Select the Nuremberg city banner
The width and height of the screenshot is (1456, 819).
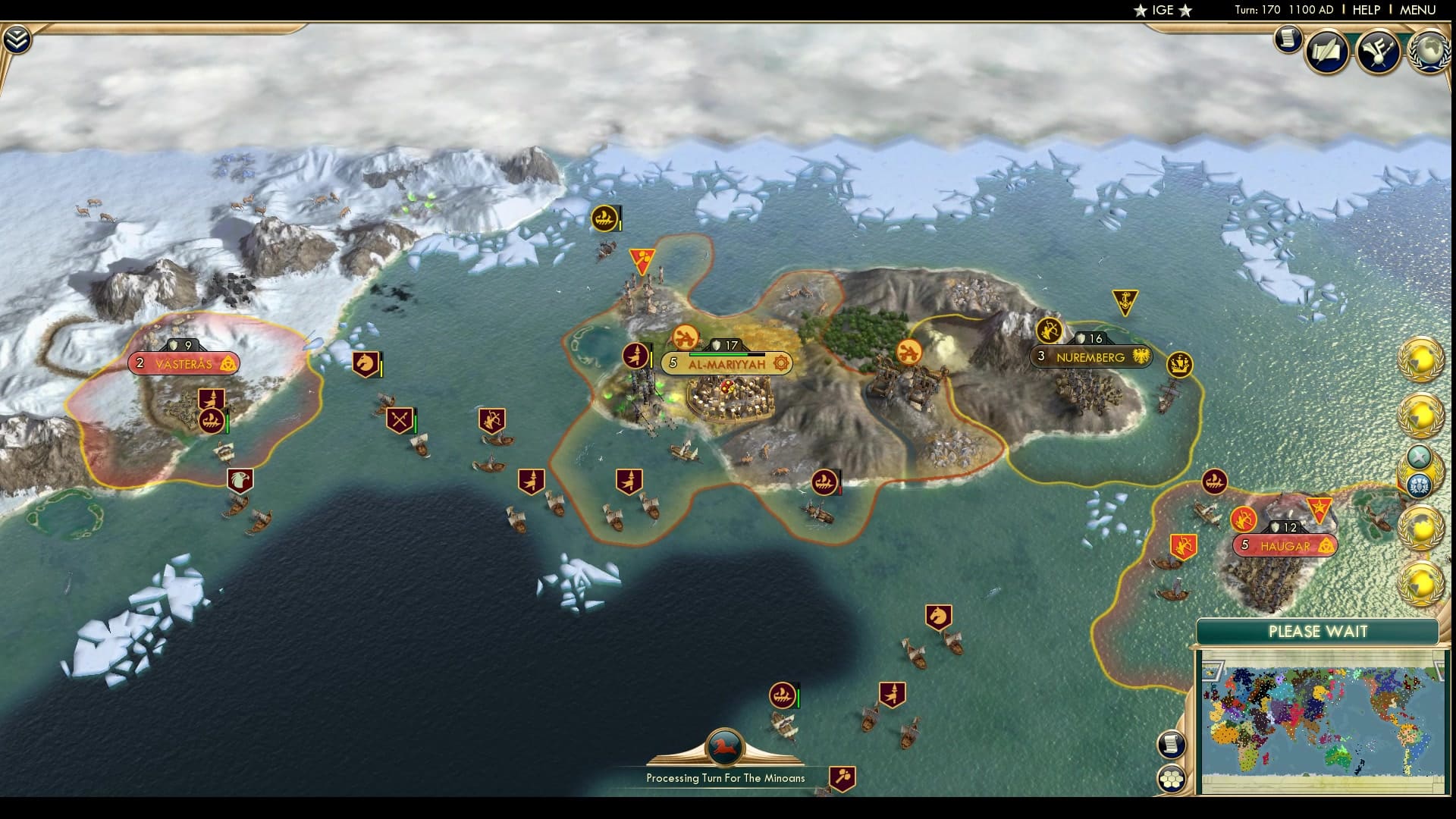click(1091, 356)
